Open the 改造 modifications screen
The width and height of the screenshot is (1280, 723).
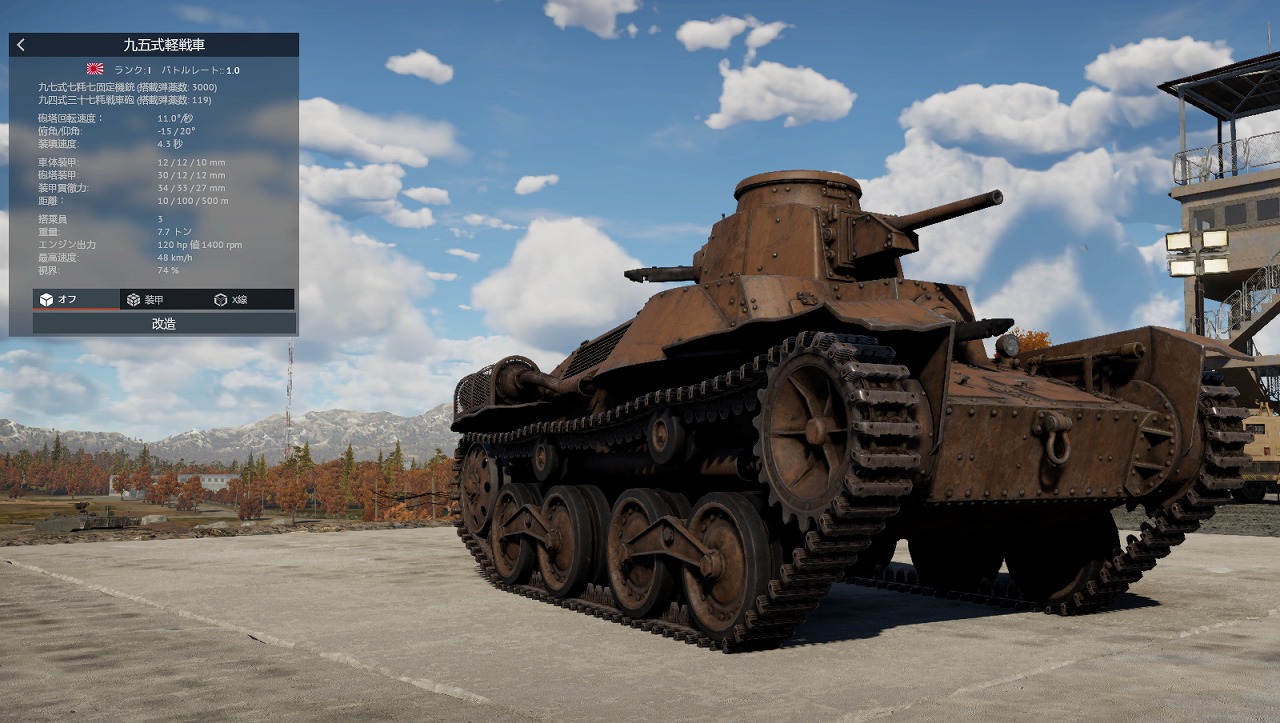click(165, 324)
